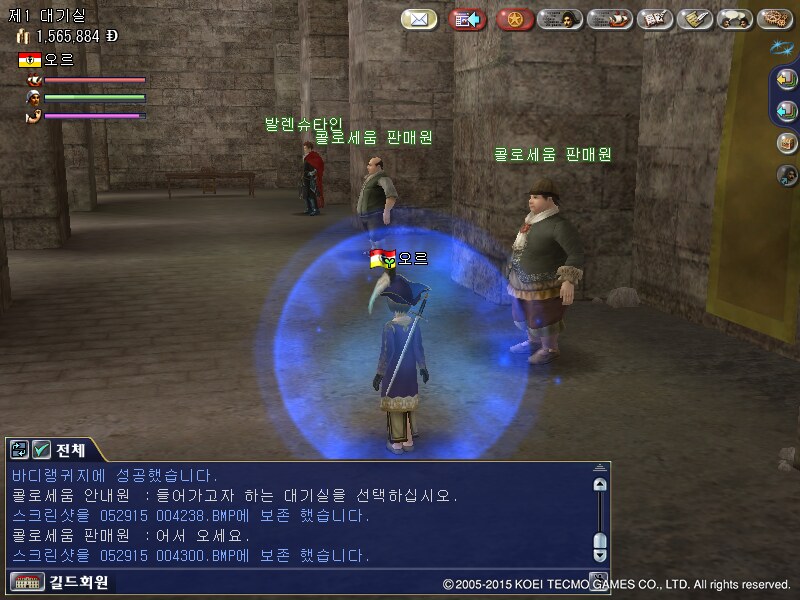
Task: Click the blue sparkle ring icon
Action: 783,47
